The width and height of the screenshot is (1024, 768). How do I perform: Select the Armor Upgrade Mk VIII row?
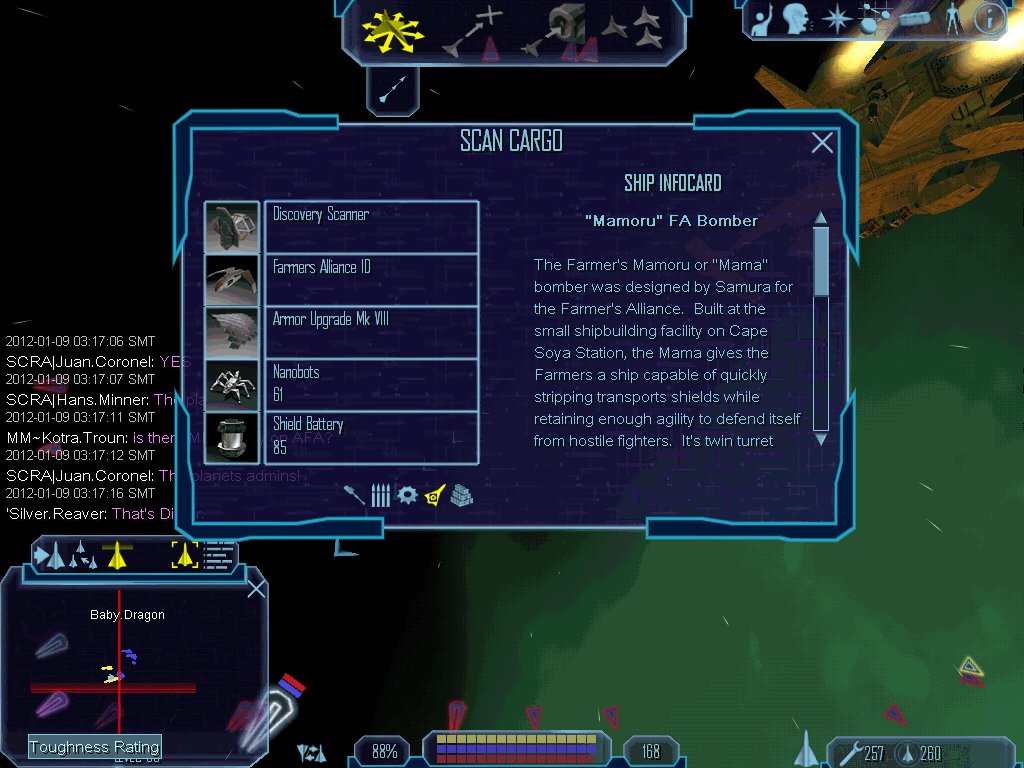[371, 332]
